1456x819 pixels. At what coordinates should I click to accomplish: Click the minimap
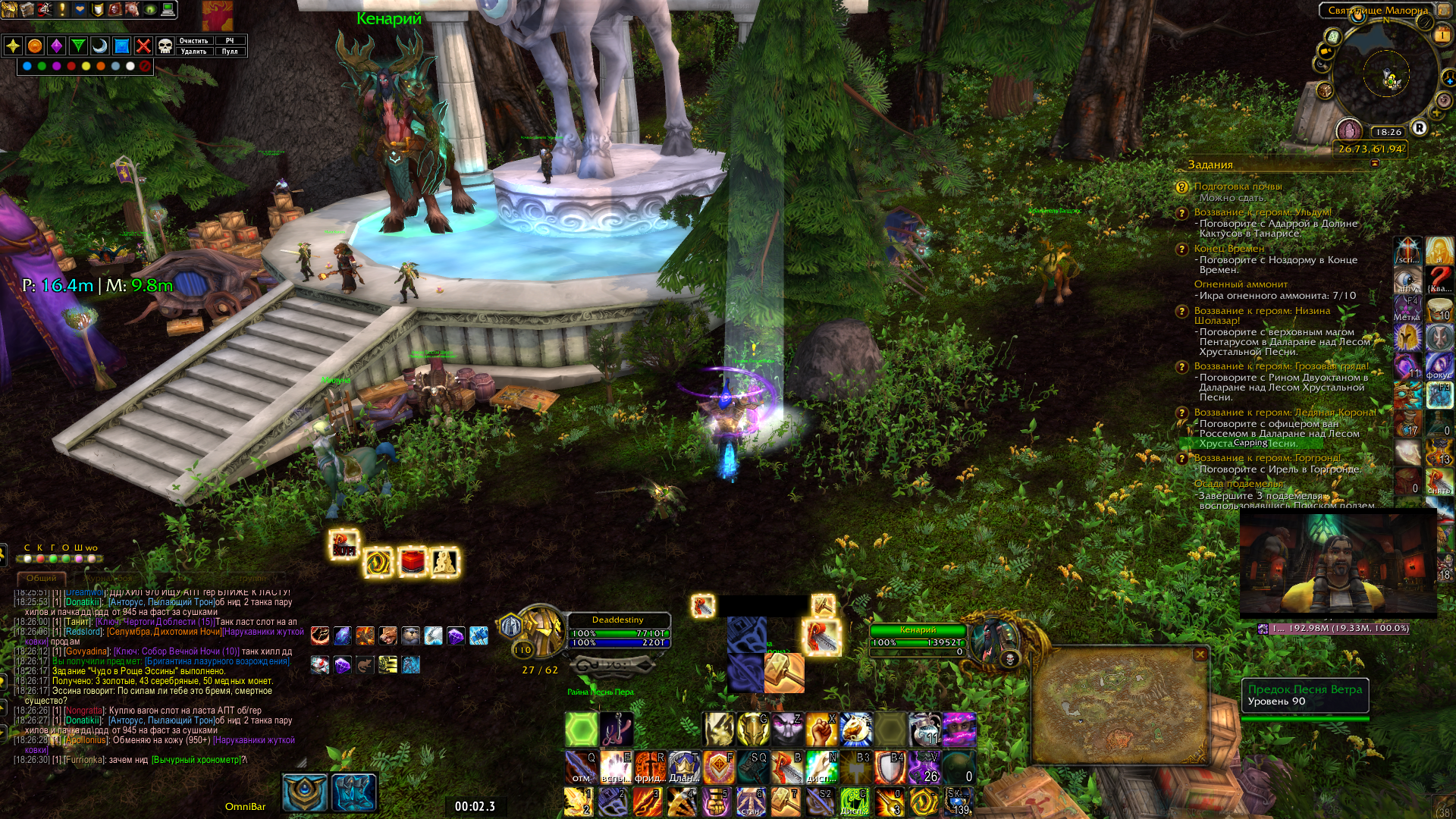click(x=1386, y=76)
